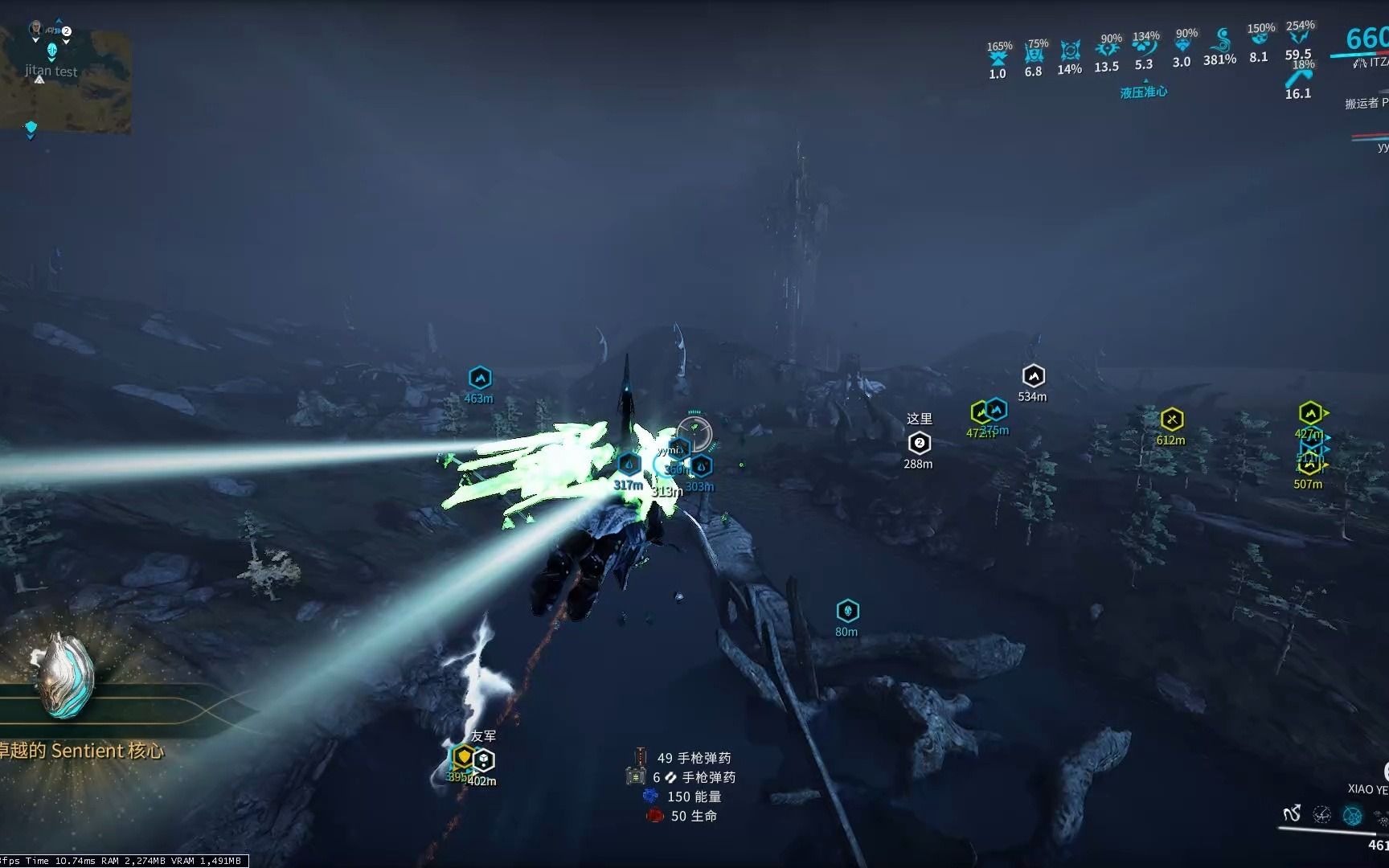Click the 165% buff status icon

point(998,56)
